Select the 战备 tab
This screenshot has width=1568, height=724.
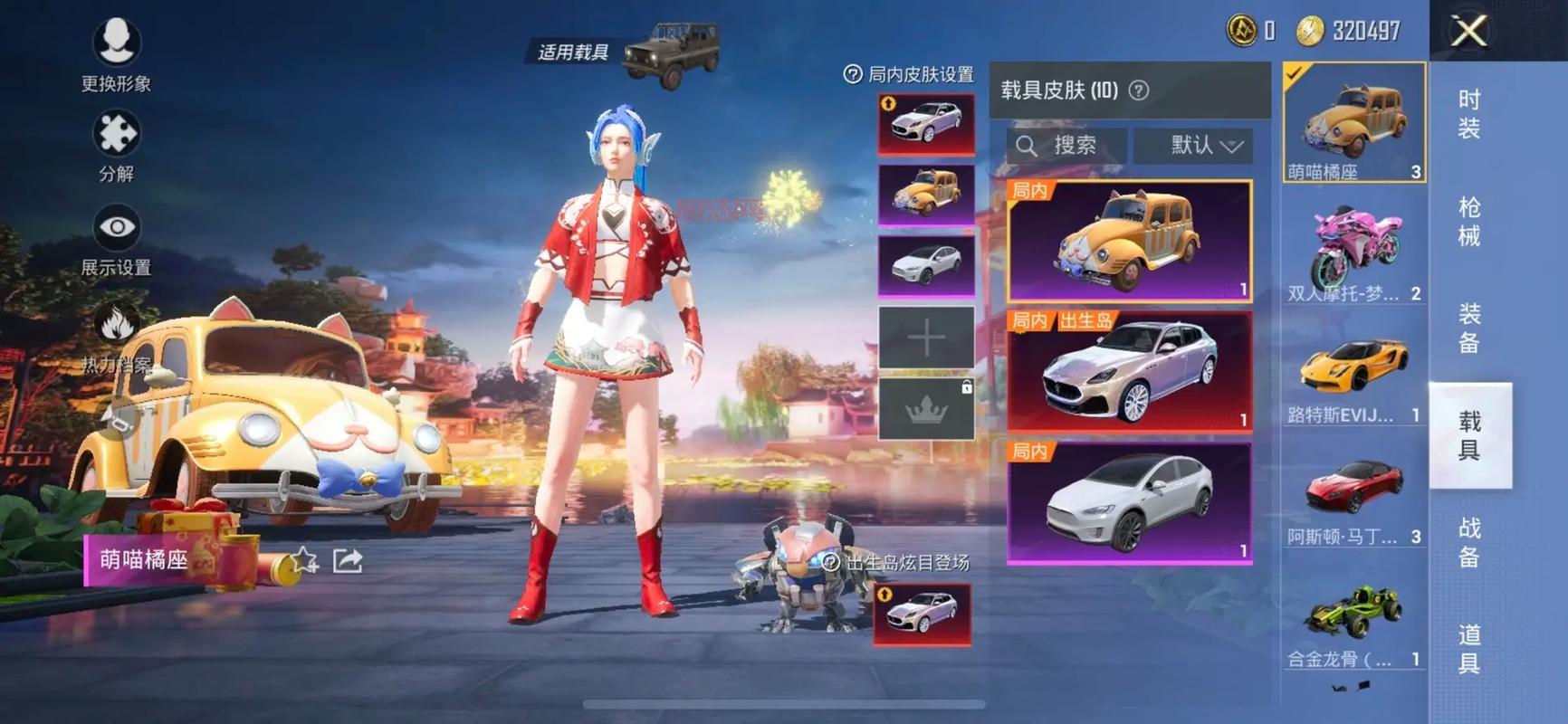coord(1468,542)
